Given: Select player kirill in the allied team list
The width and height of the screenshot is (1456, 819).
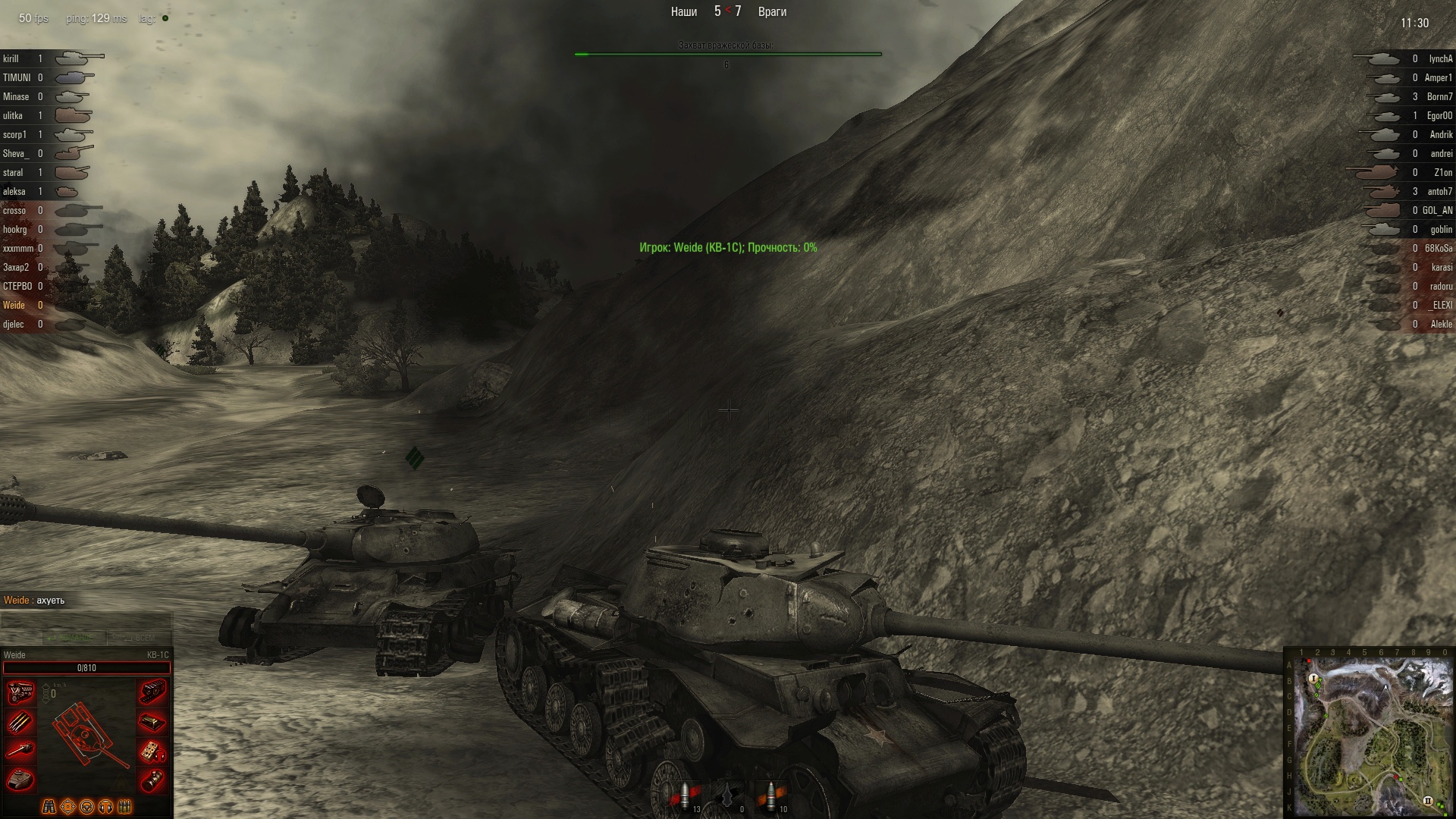Looking at the screenshot, I should point(11,58).
